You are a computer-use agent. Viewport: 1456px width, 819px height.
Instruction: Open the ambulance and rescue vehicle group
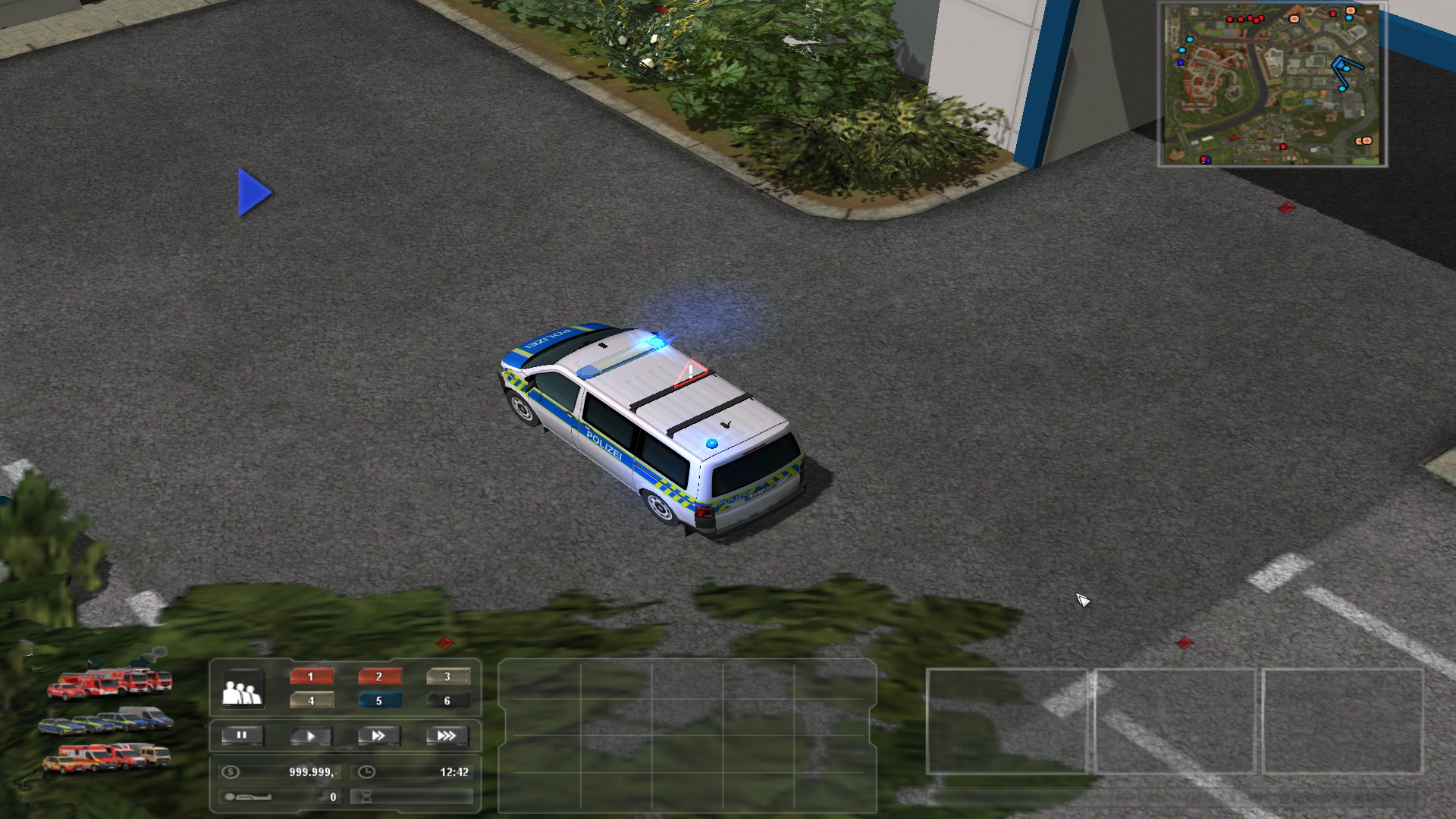click(106, 757)
